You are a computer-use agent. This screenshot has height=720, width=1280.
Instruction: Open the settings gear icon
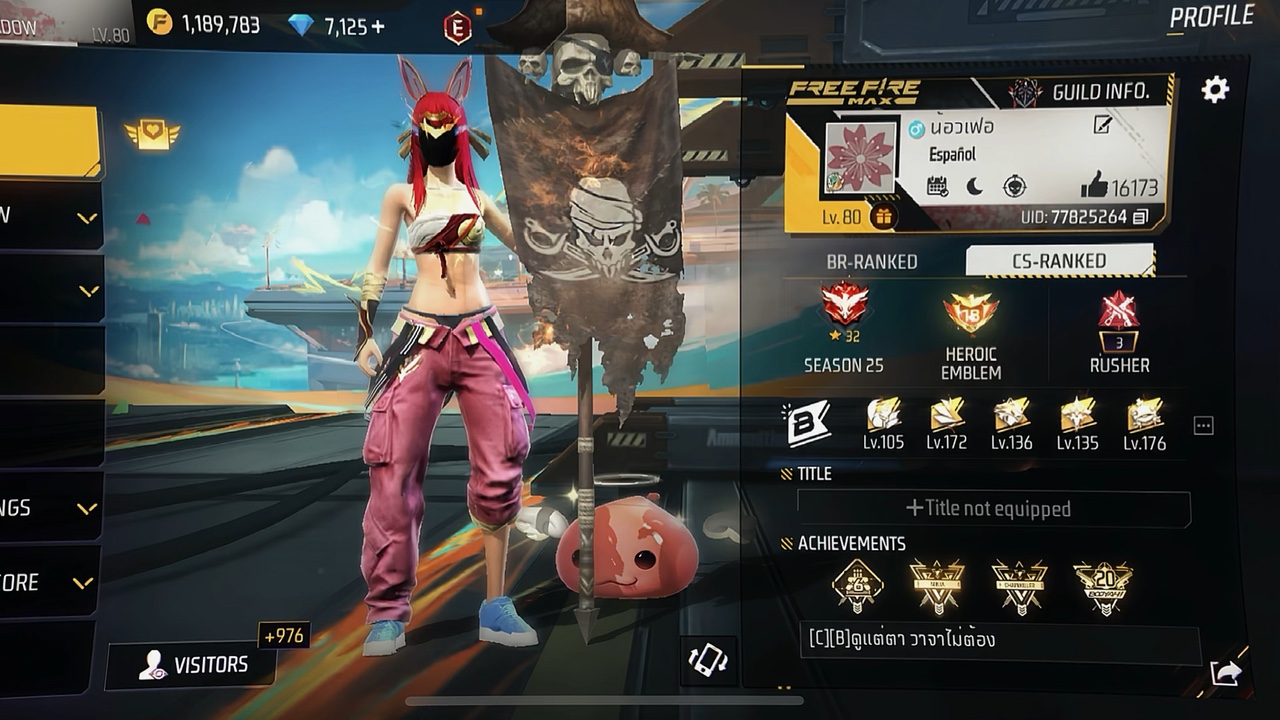point(1215,91)
